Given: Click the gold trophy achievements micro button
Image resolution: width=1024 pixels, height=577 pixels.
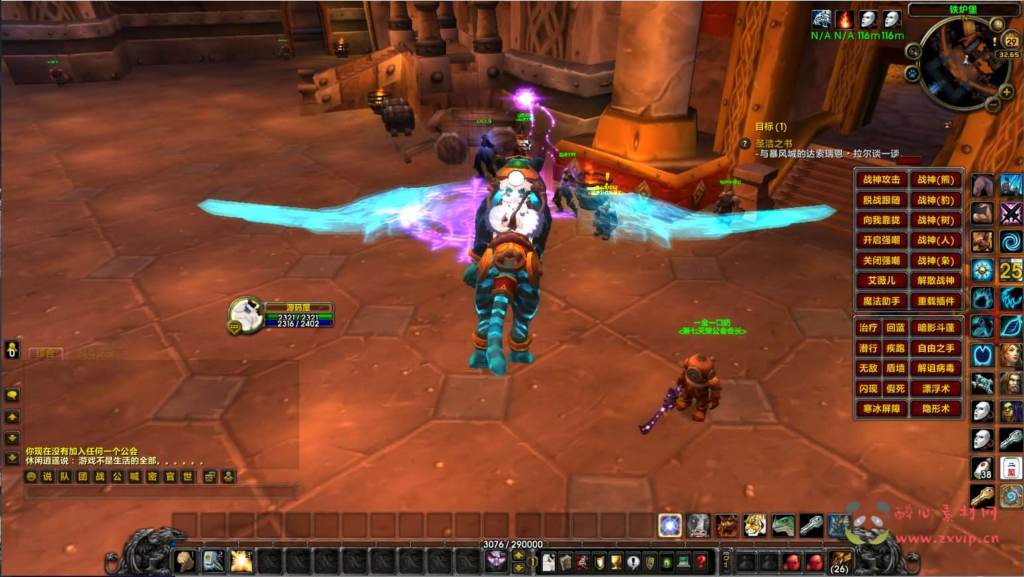Looking at the screenshot, I should point(616,562).
